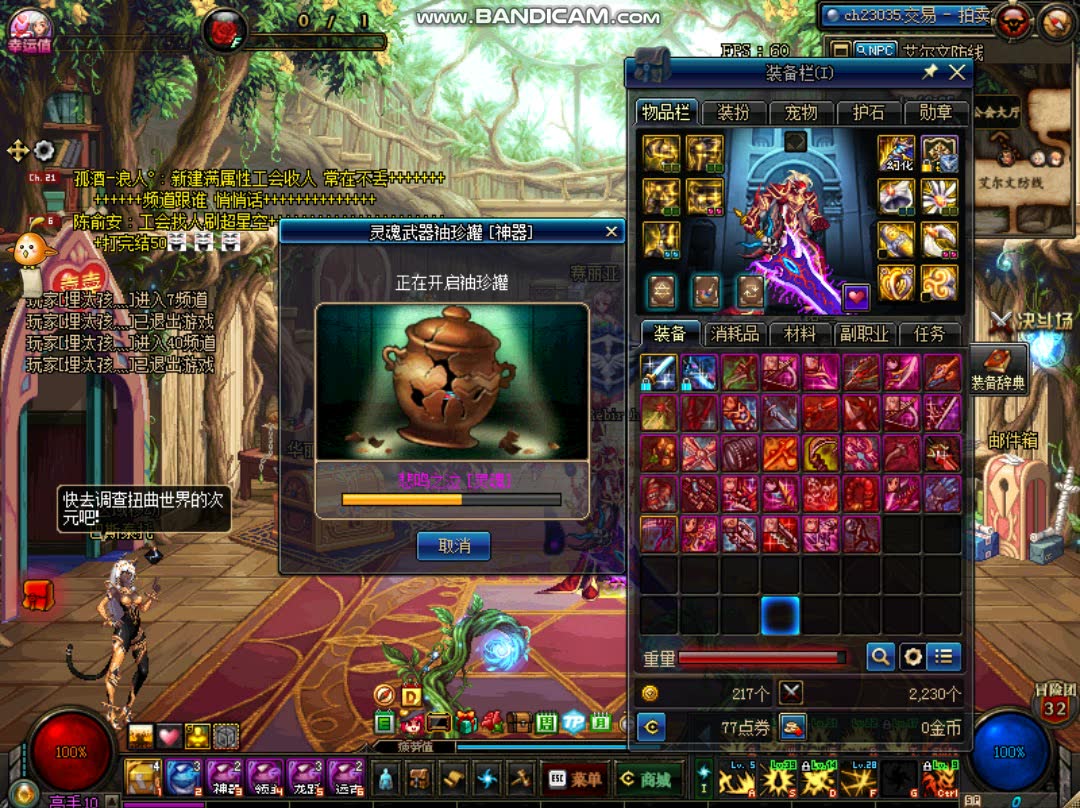Viewport: 1080px width, 808px height.
Task: Click the heart button beside the character
Action: click(x=857, y=296)
